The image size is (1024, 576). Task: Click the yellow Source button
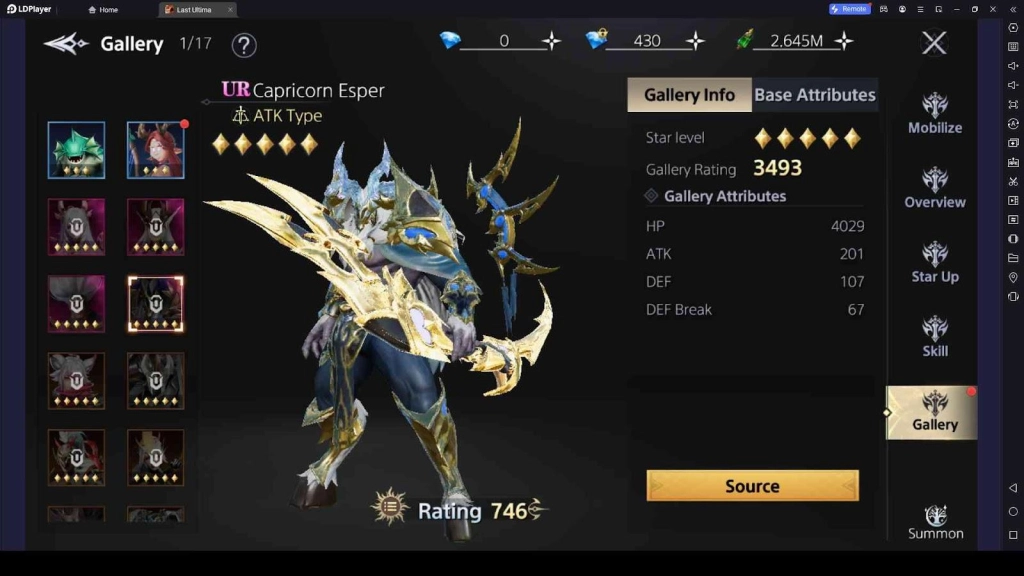(752, 486)
